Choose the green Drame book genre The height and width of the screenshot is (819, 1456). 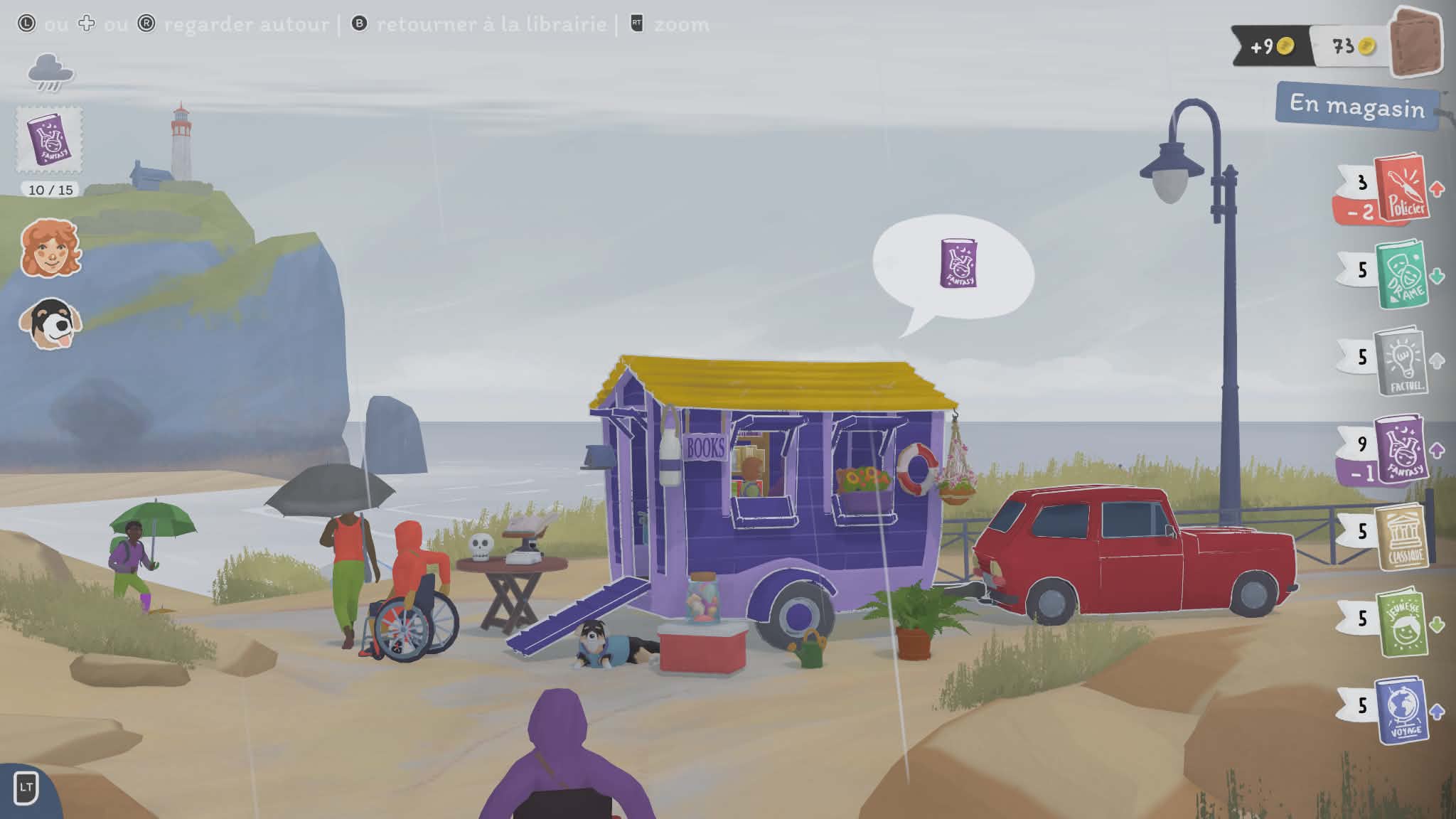pyautogui.click(x=1401, y=274)
